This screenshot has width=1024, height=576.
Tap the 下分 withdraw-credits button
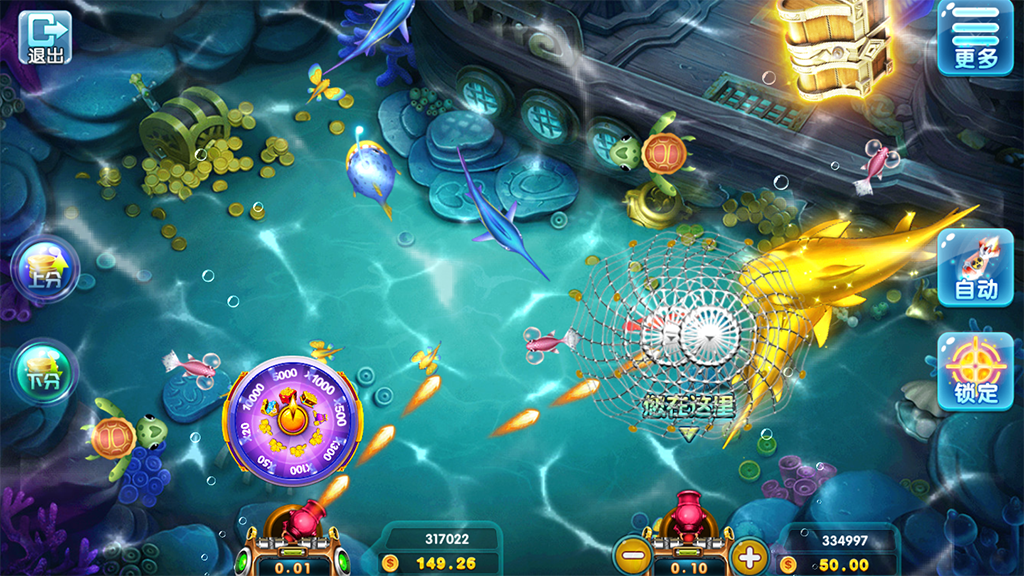(45, 372)
